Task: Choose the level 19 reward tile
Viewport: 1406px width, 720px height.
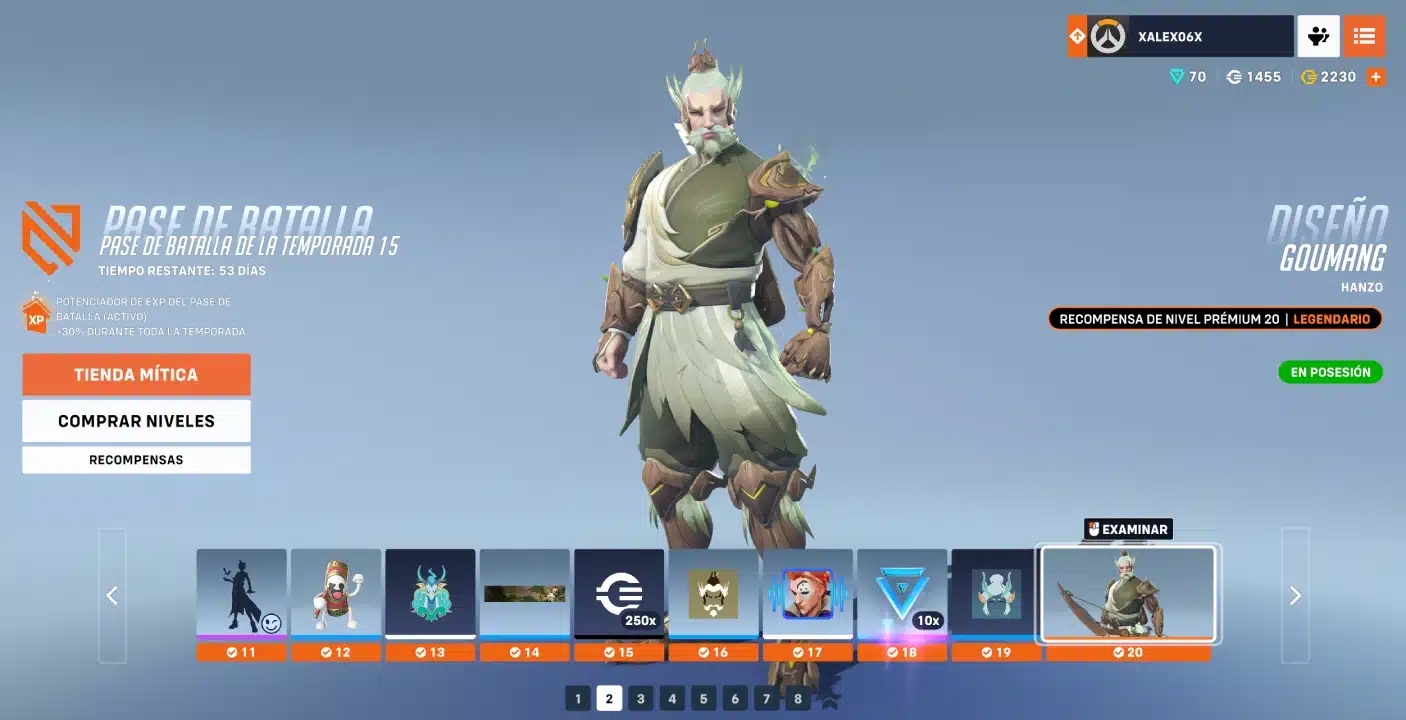Action: point(996,594)
